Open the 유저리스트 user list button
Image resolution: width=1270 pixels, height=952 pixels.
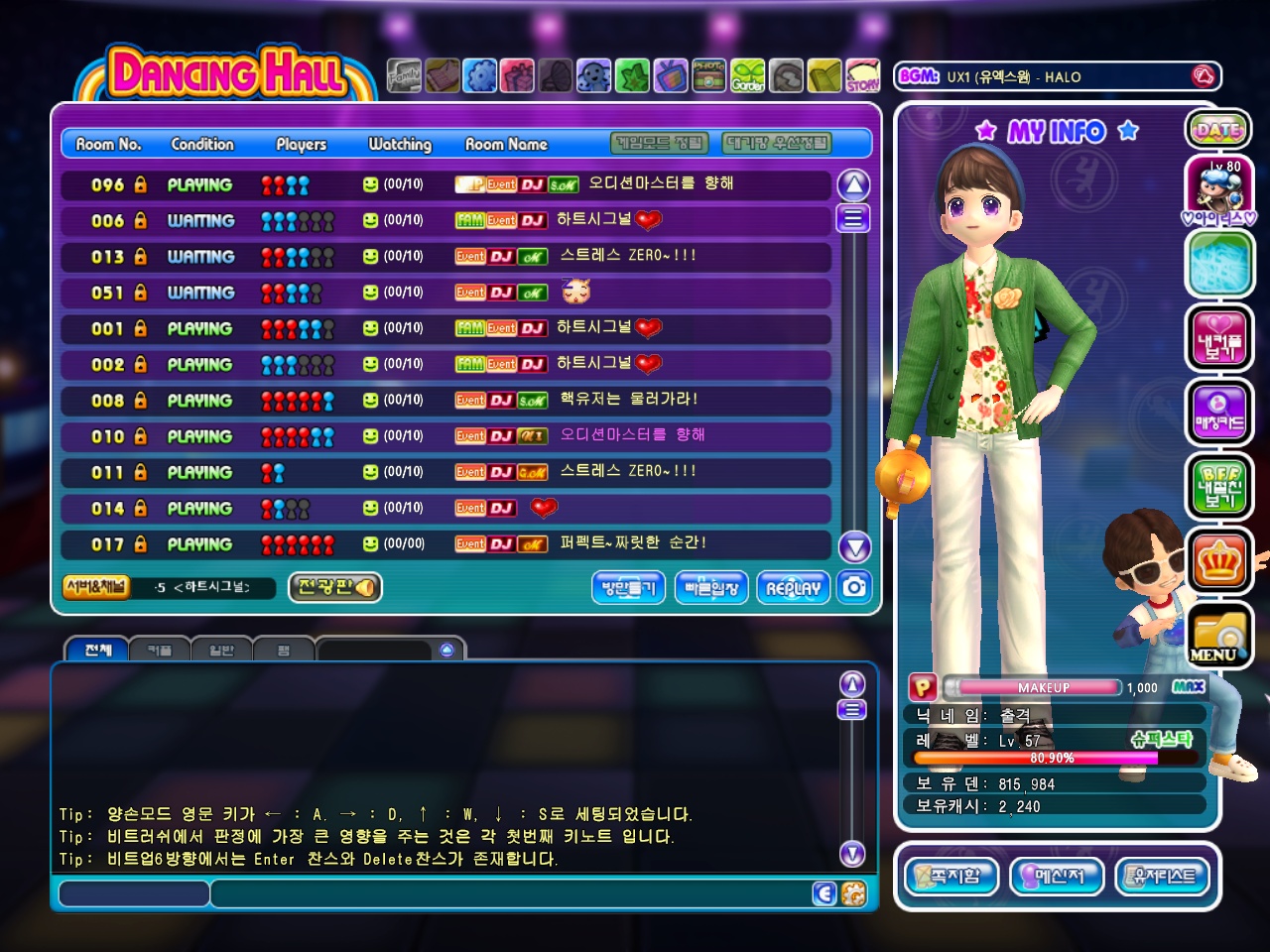pos(1164,876)
